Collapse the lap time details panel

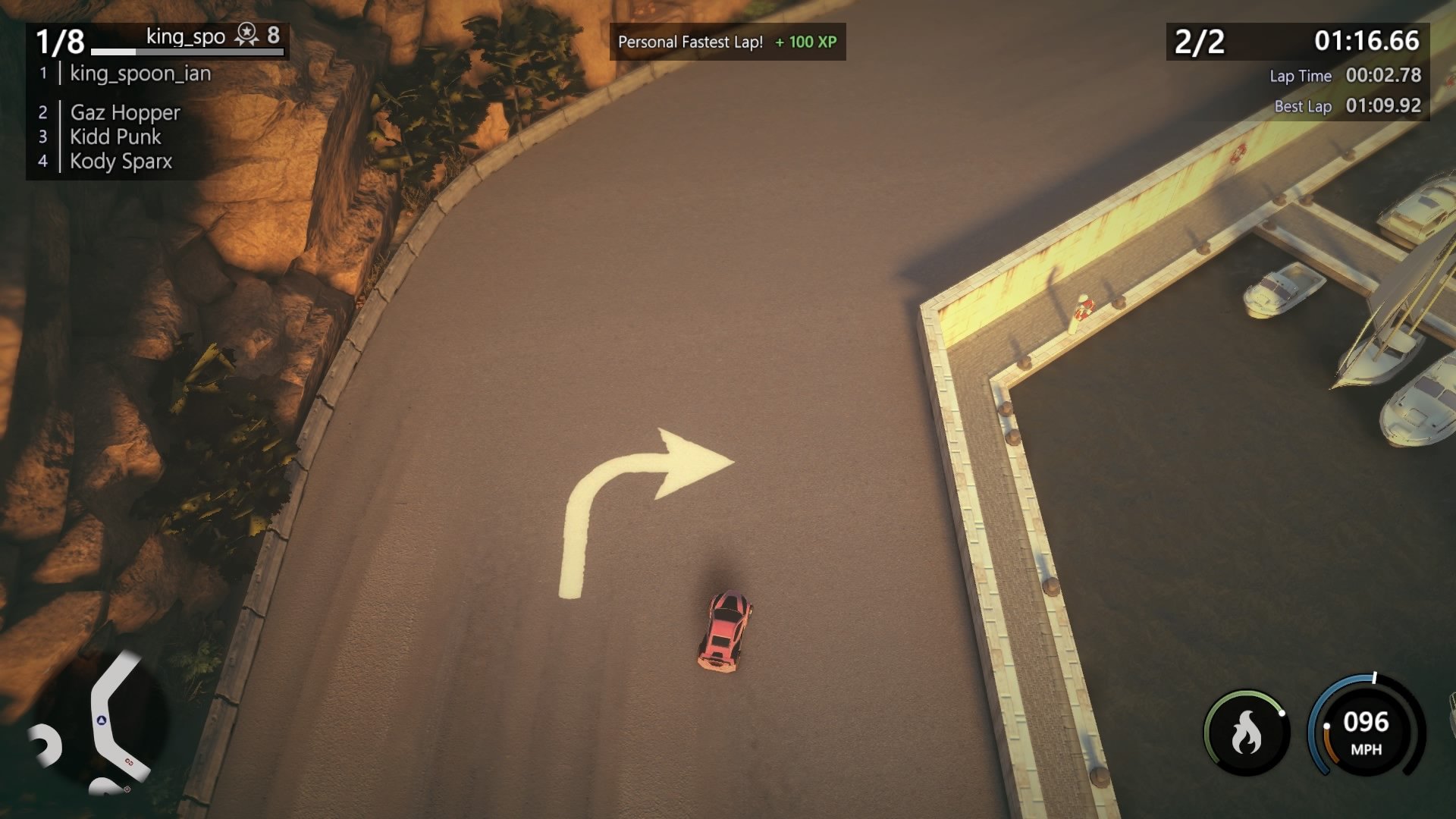tap(1346, 91)
